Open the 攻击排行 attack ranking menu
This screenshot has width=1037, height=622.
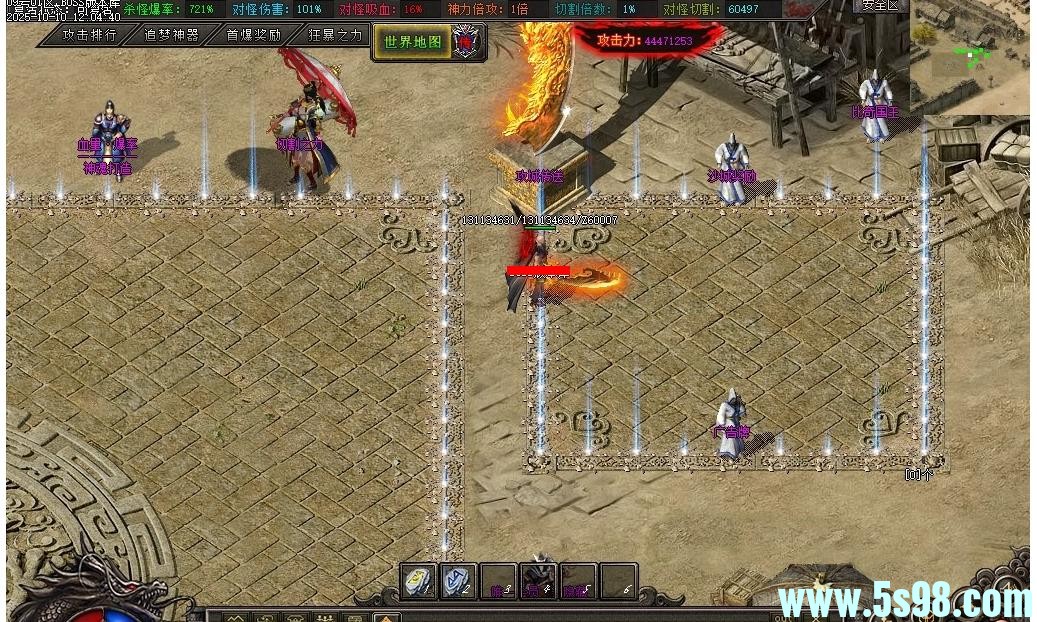coord(89,35)
